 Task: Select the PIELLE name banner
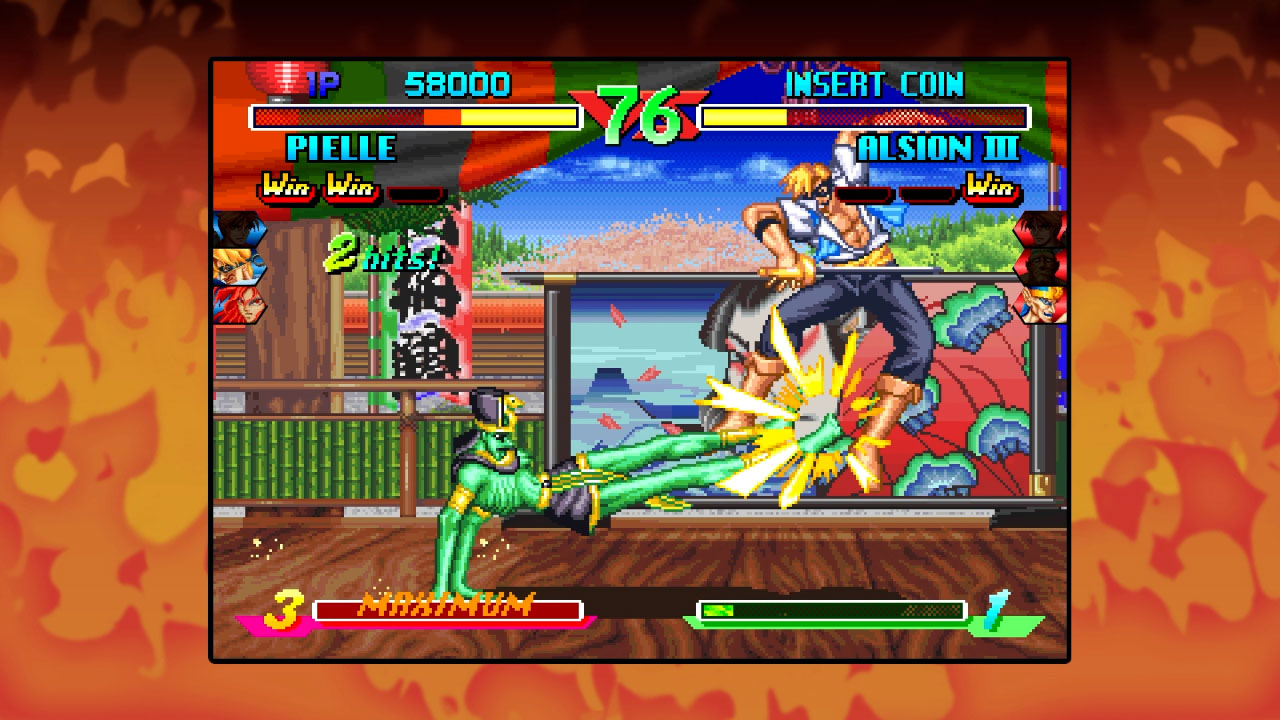(x=342, y=148)
